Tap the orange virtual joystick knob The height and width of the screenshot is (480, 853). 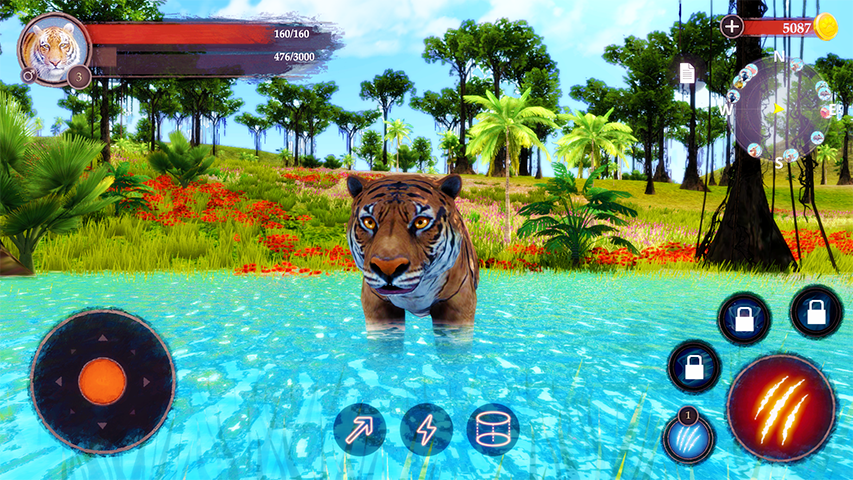[102, 381]
